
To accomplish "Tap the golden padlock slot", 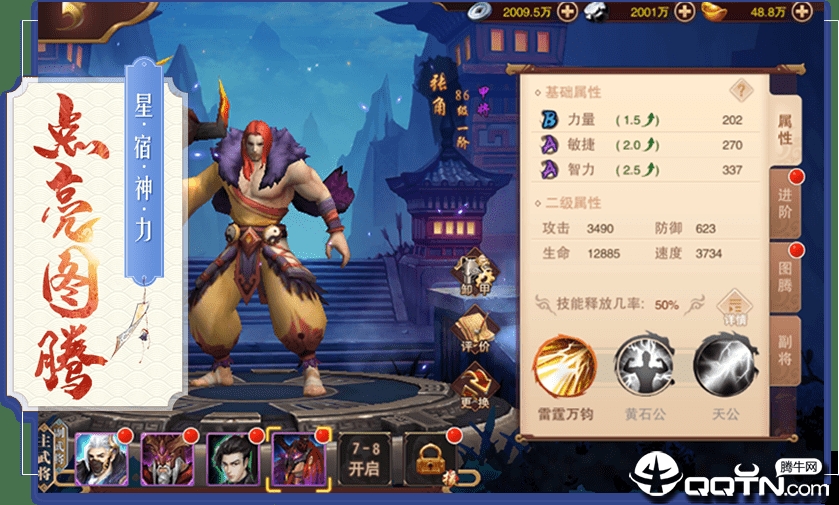I will point(428,459).
